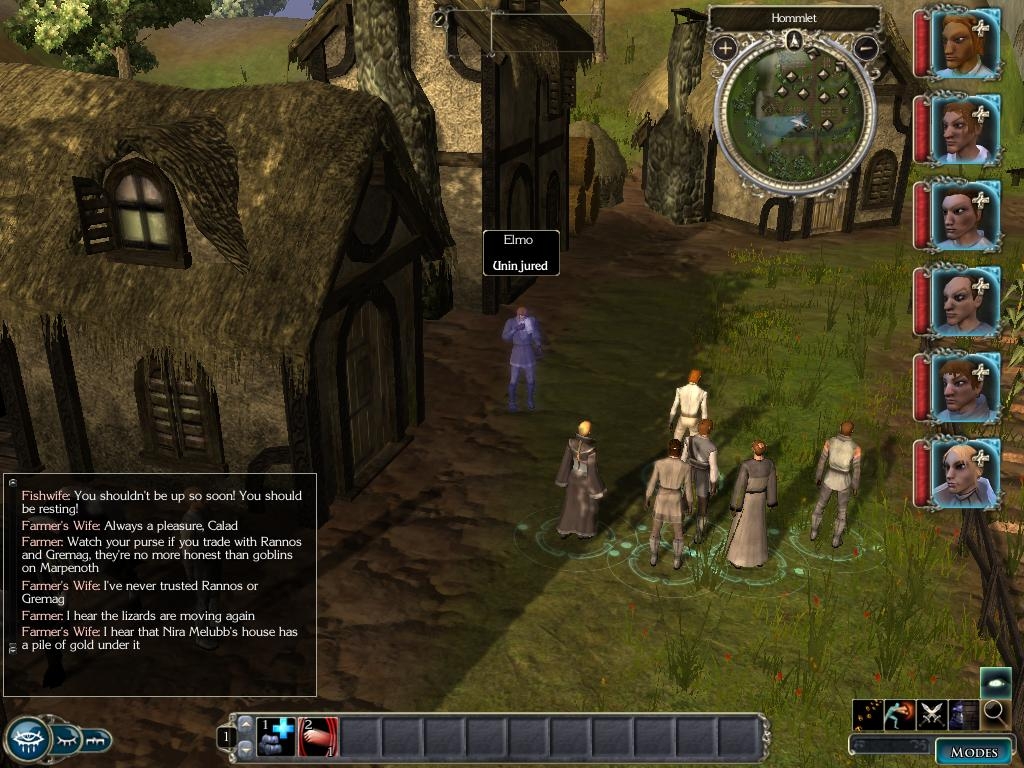Use the healing kit in hotbar slot 1

point(276,736)
